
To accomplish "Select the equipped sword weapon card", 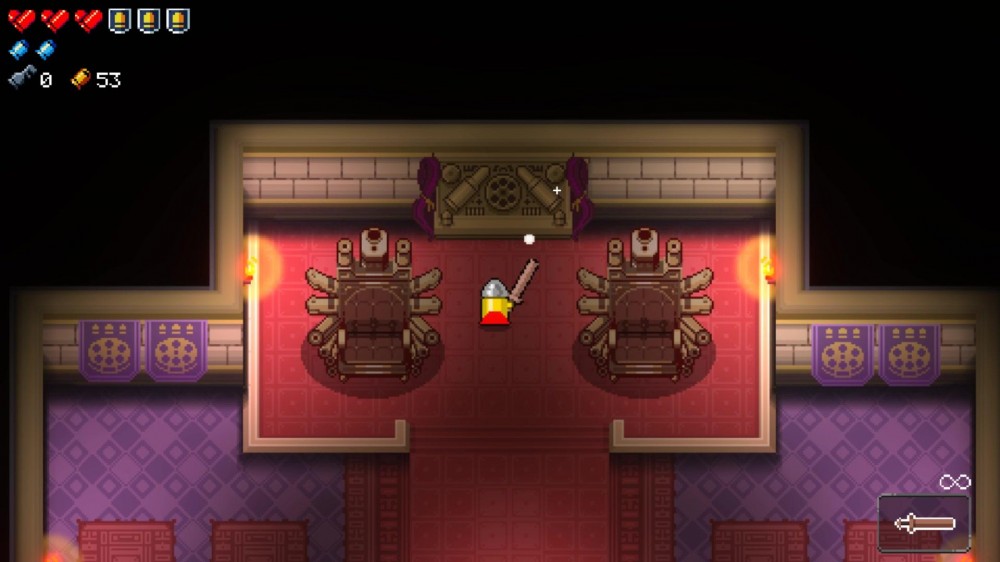I will point(924,523).
